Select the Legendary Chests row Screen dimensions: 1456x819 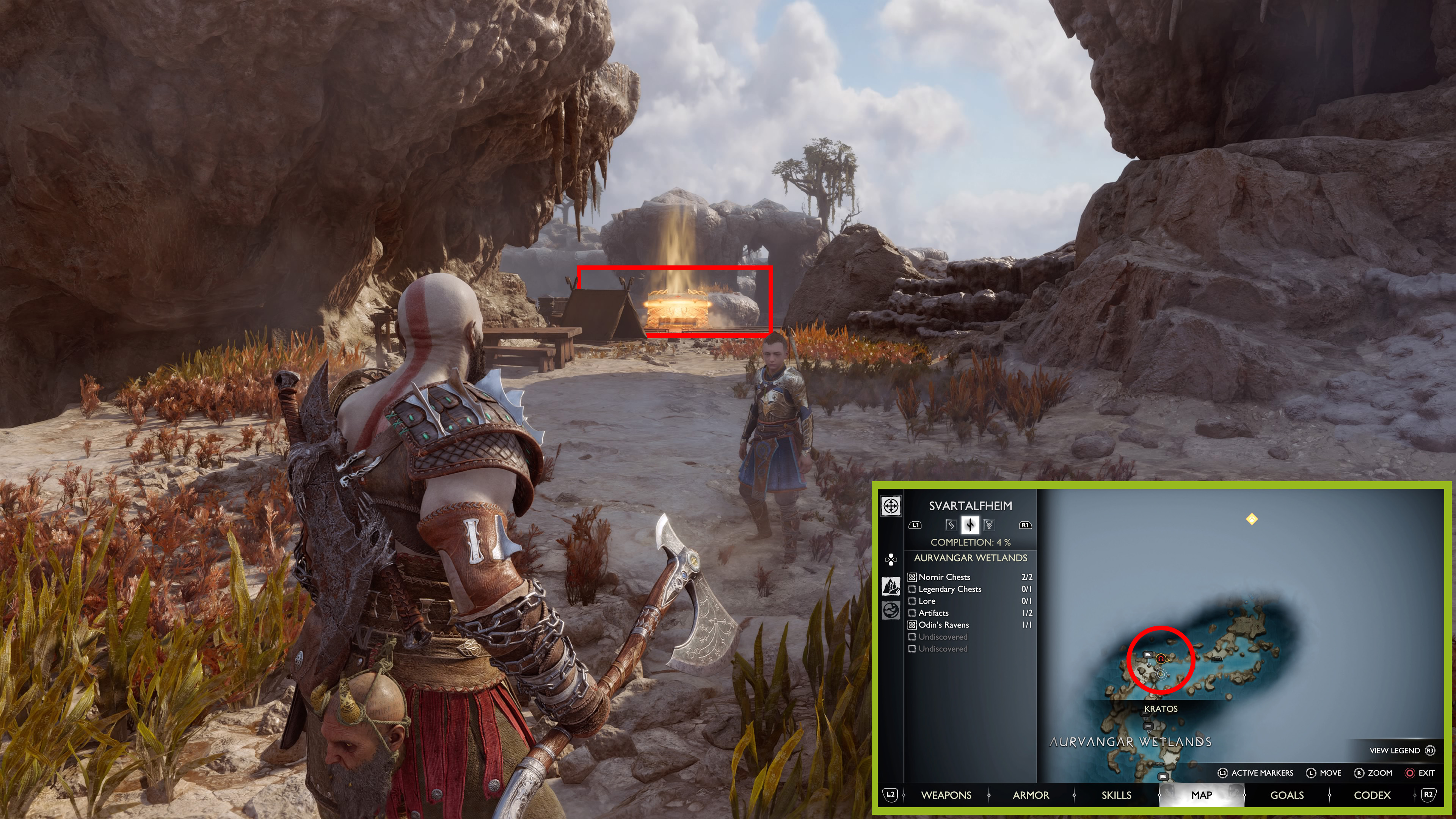[949, 589]
